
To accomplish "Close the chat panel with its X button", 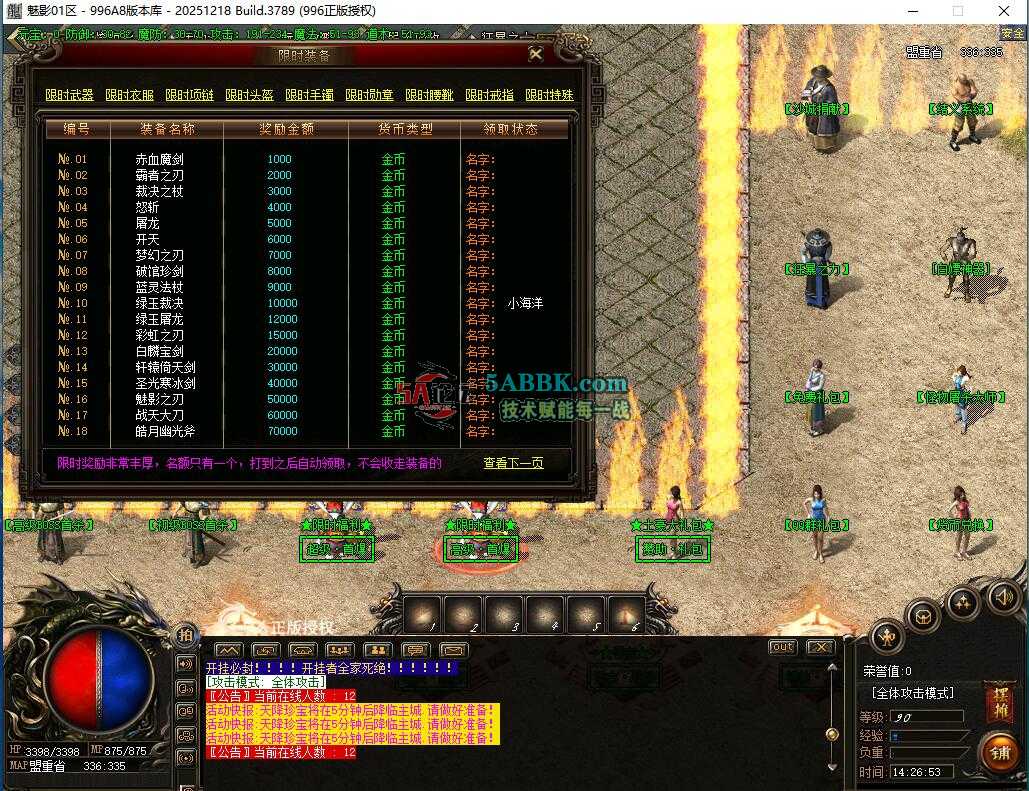I will pyautogui.click(x=820, y=647).
